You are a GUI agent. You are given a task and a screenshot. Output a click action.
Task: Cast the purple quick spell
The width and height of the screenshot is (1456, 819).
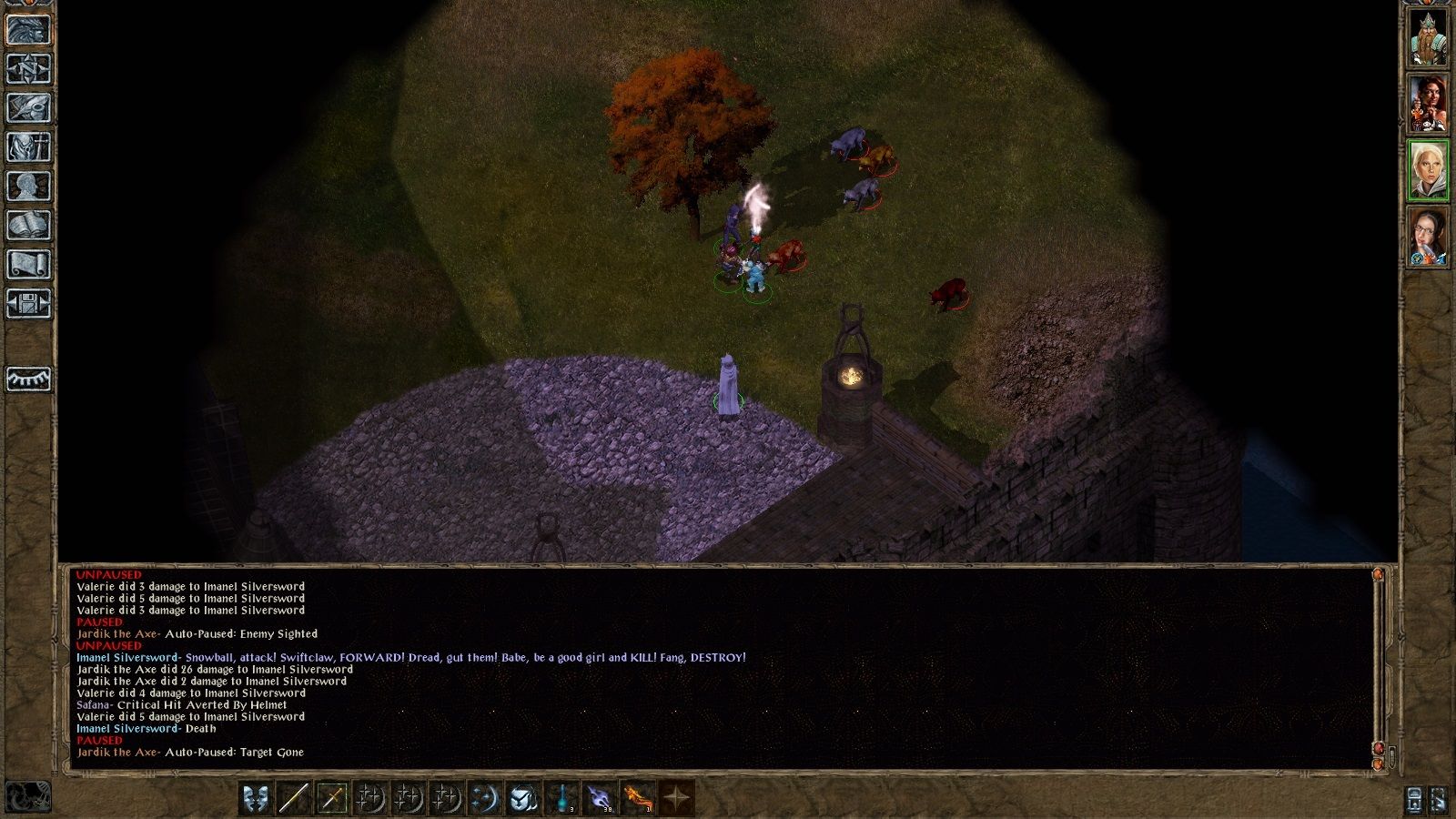coord(600,798)
